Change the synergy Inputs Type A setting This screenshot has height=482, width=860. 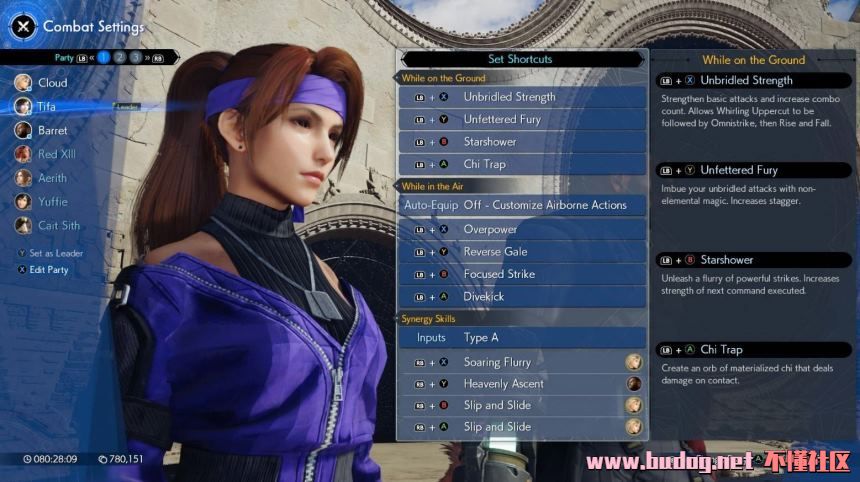click(x=521, y=338)
